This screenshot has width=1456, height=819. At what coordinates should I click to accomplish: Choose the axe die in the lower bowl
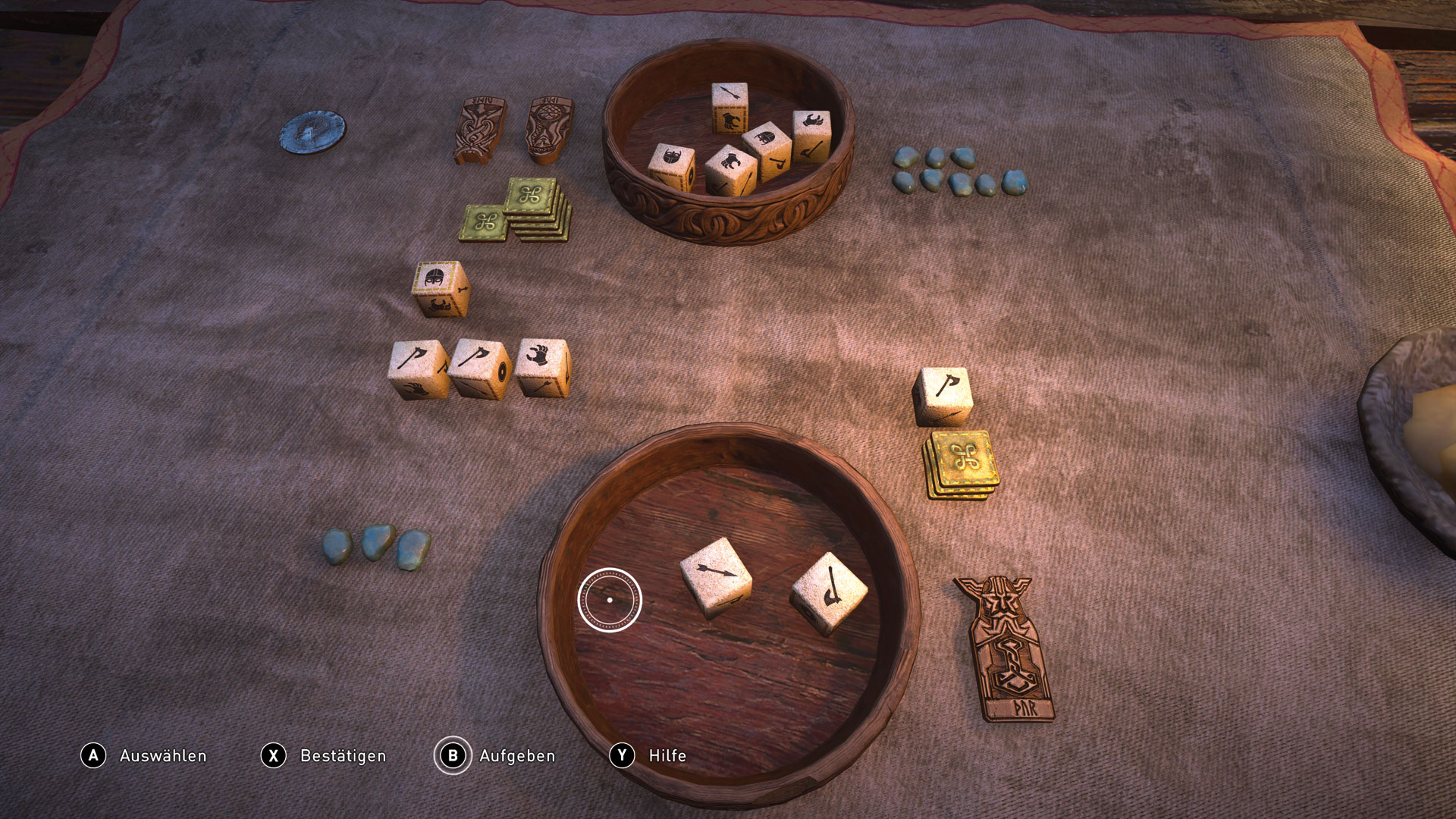(x=829, y=591)
